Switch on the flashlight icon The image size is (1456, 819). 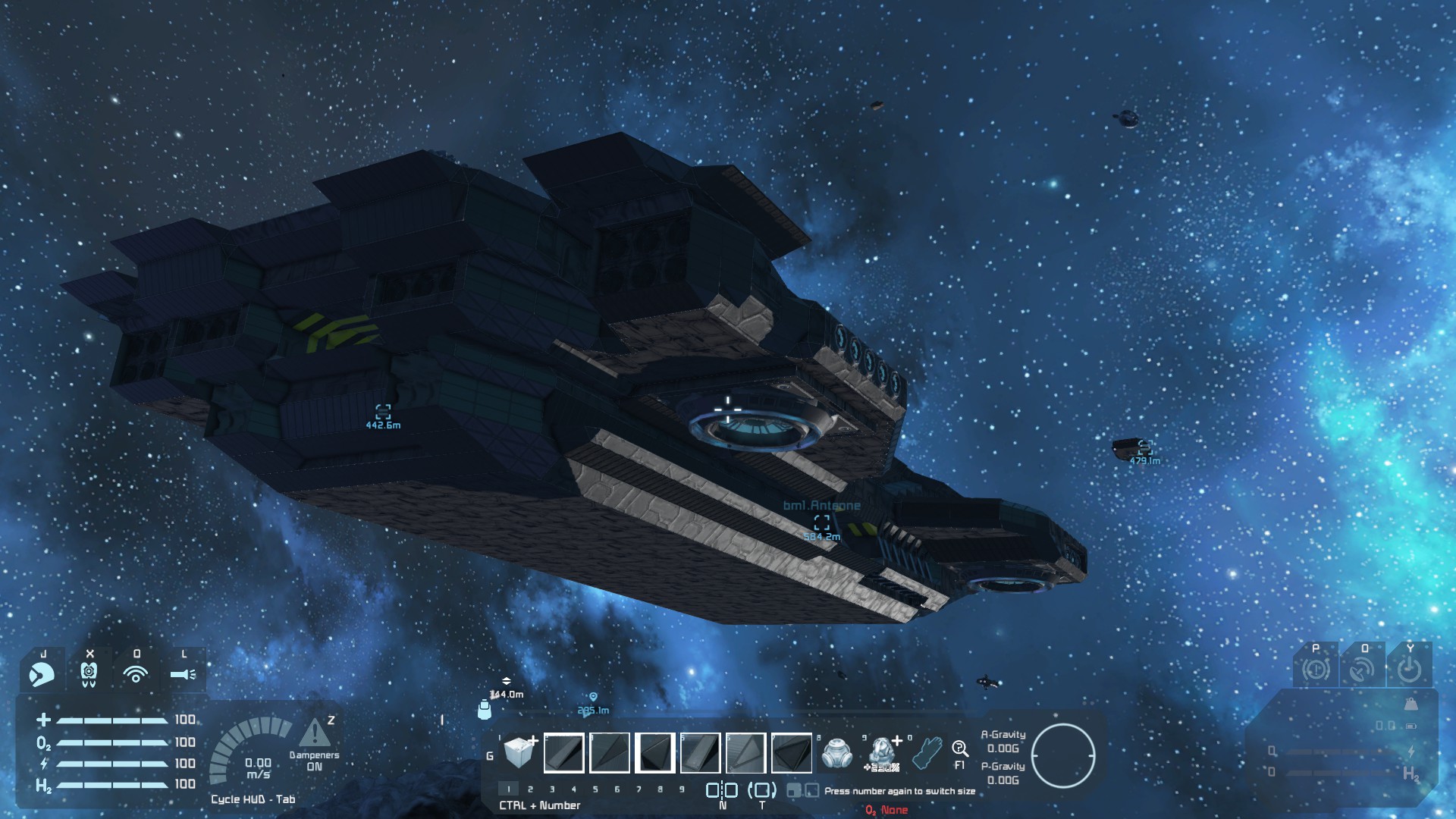183,673
